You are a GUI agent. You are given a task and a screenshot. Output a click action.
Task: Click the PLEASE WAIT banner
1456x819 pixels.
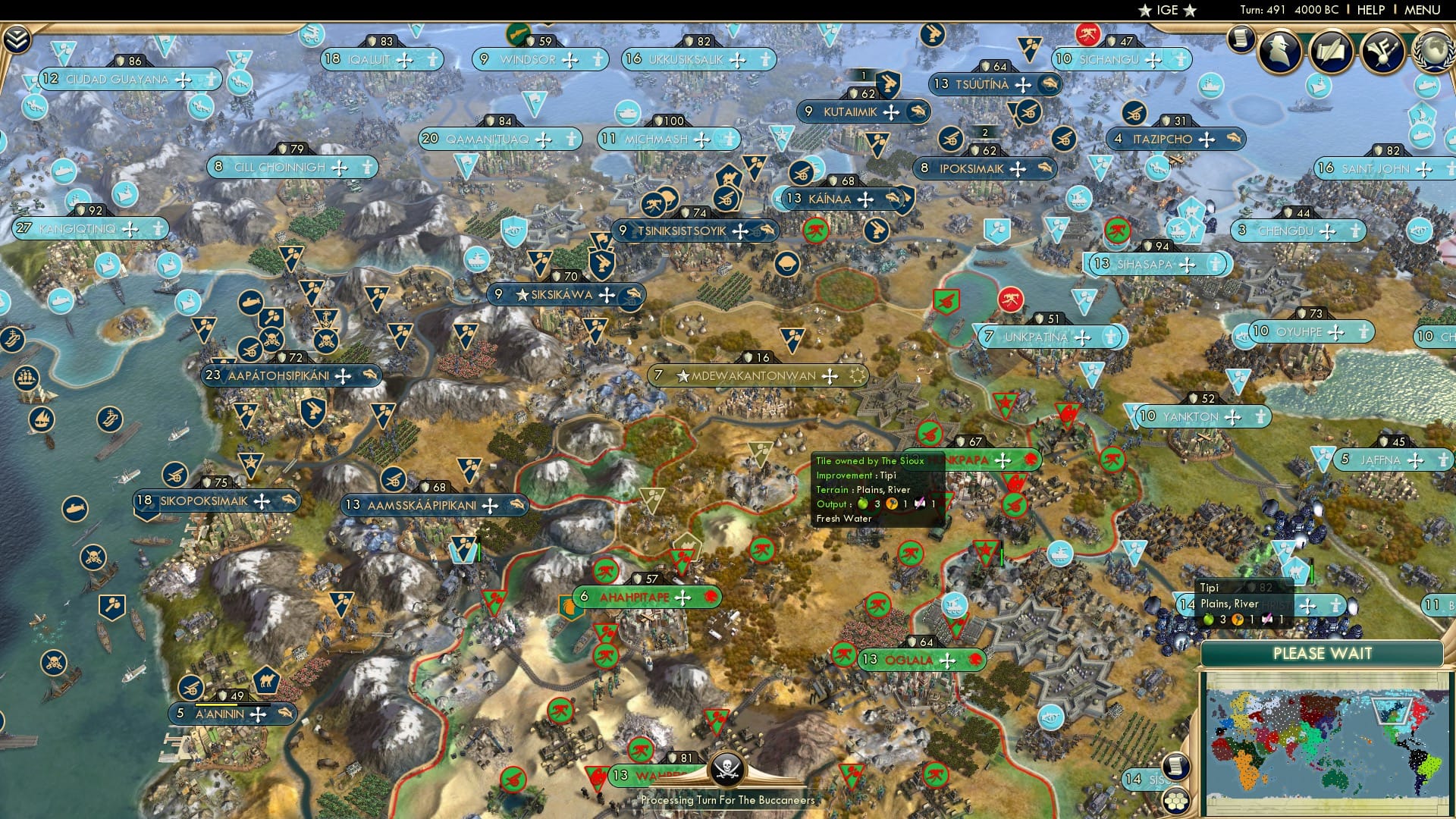click(x=1325, y=653)
